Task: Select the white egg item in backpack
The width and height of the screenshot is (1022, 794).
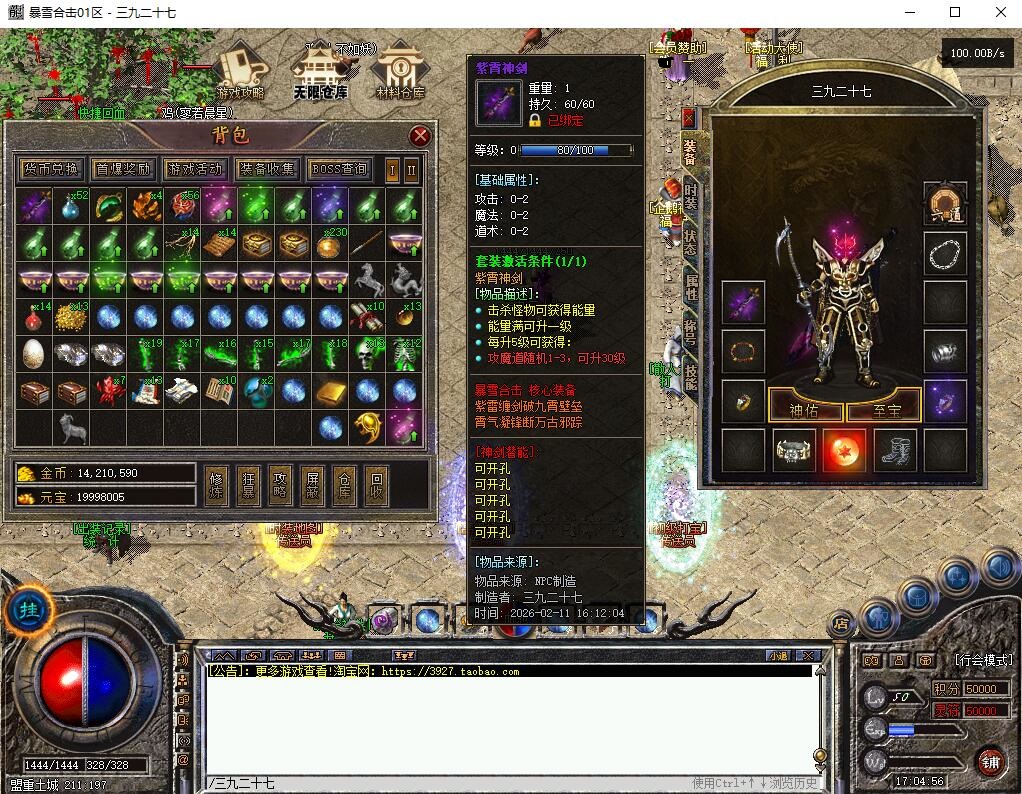Action: tap(33, 354)
